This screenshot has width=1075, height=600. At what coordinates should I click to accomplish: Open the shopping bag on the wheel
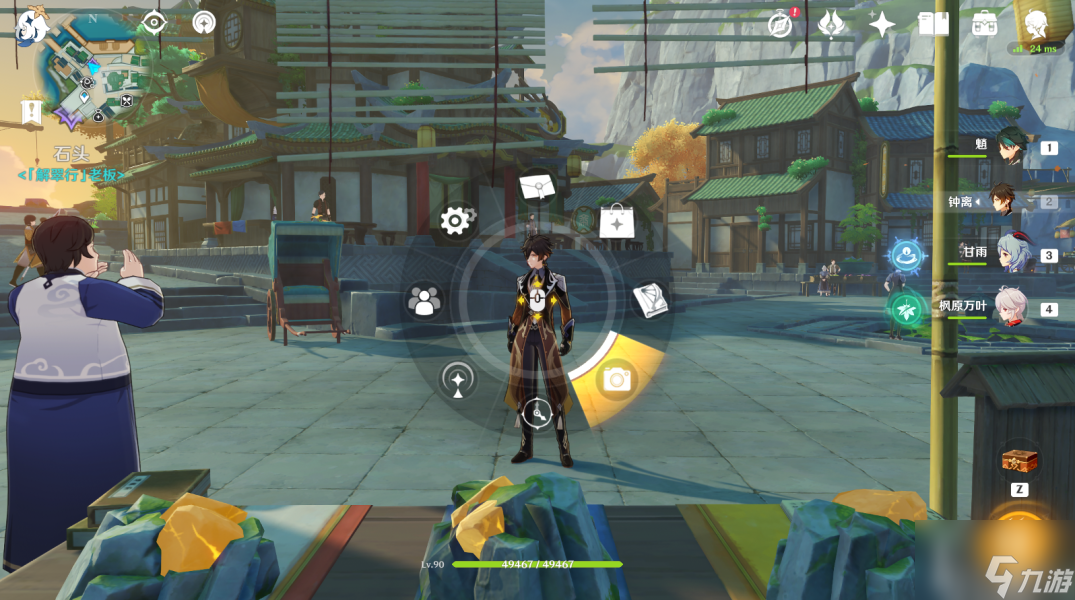[616, 221]
